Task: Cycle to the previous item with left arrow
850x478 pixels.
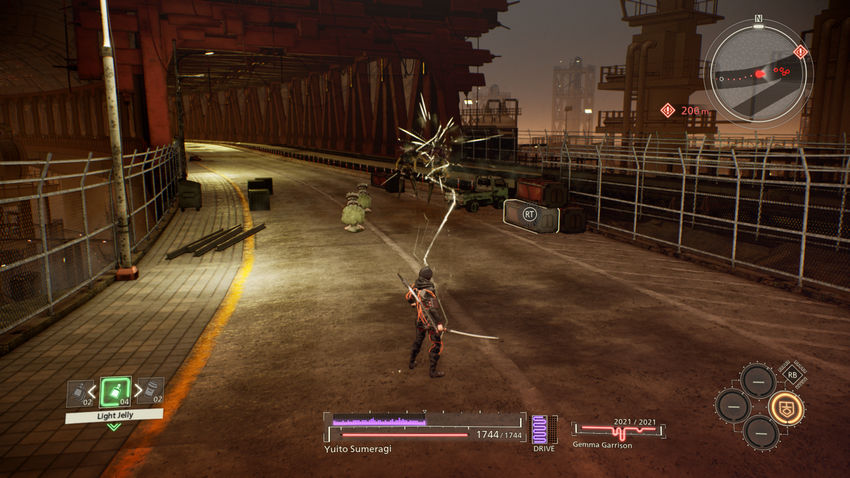Action: [92, 391]
